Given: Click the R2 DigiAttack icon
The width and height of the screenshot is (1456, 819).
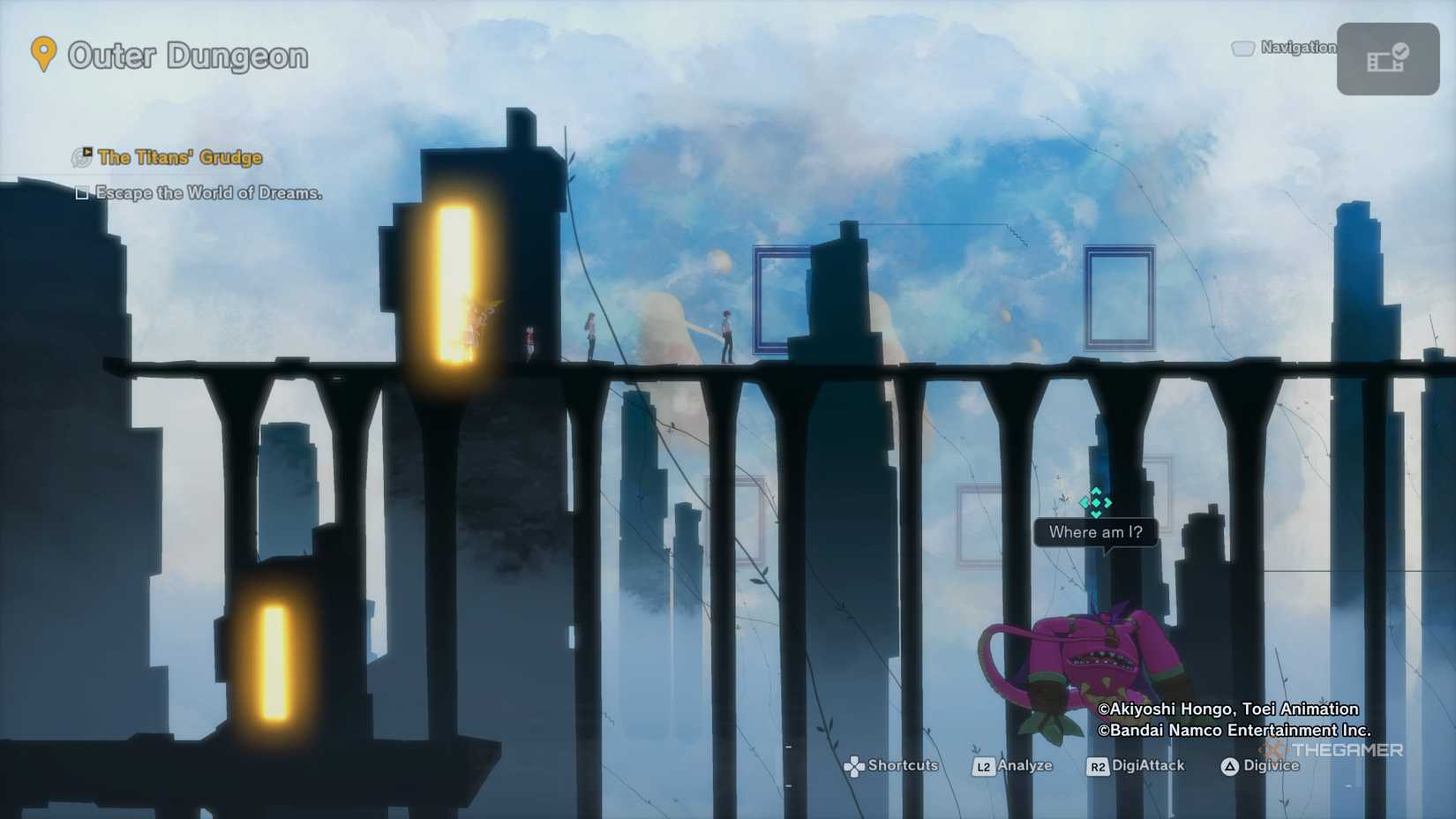Looking at the screenshot, I should (x=1097, y=766).
